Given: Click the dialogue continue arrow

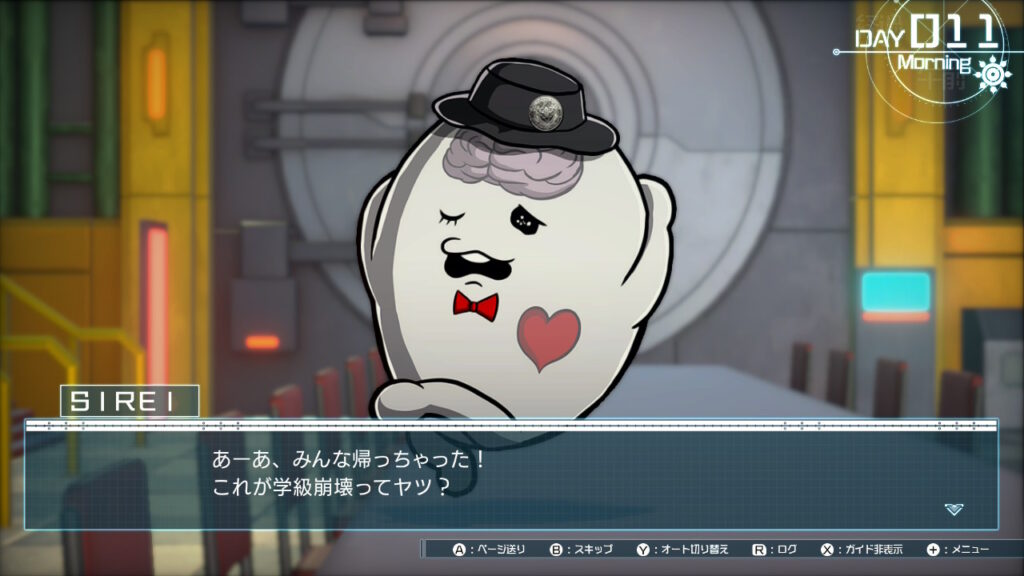Looking at the screenshot, I should 954,509.
